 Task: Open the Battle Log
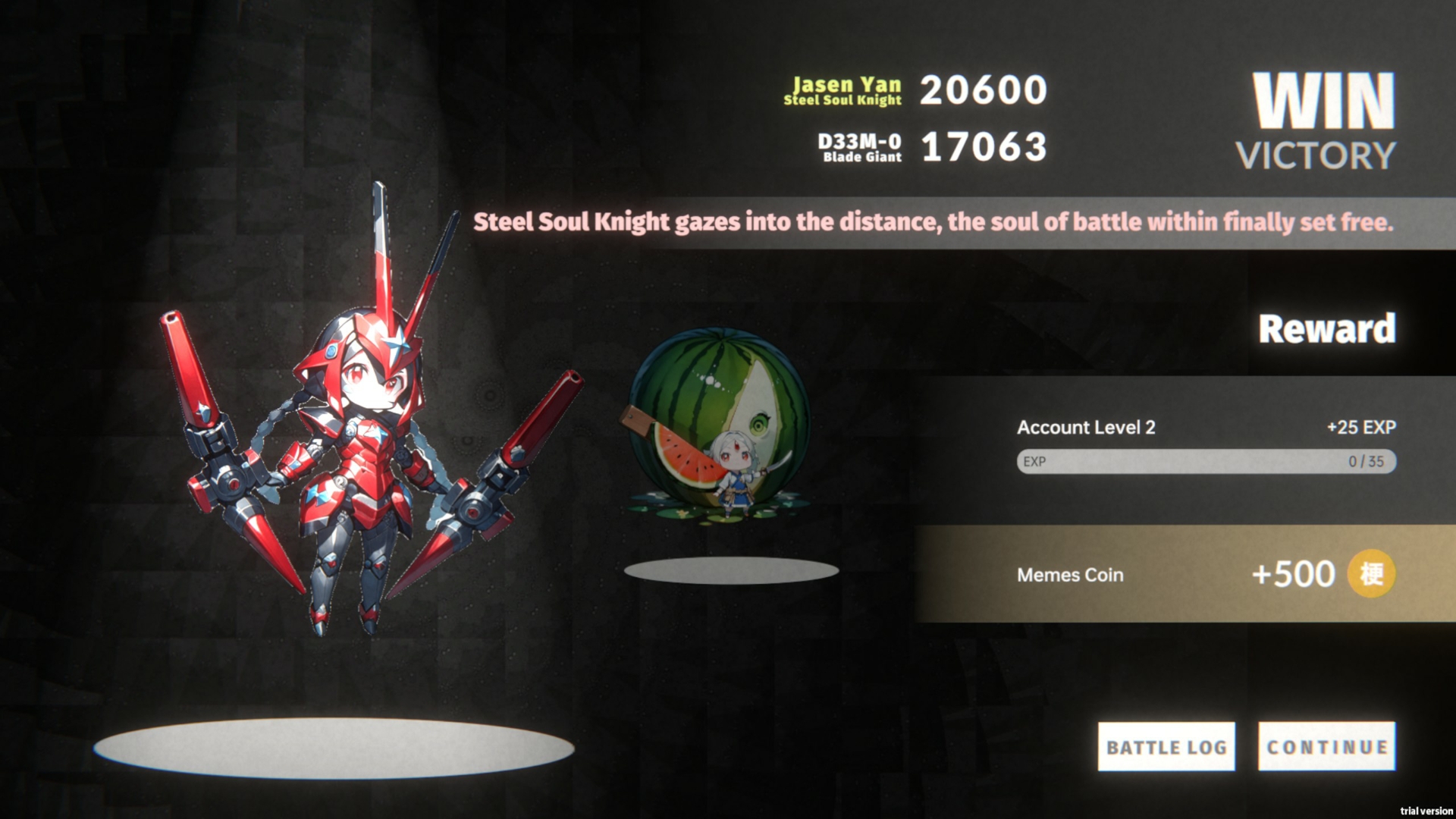pyautogui.click(x=1166, y=746)
